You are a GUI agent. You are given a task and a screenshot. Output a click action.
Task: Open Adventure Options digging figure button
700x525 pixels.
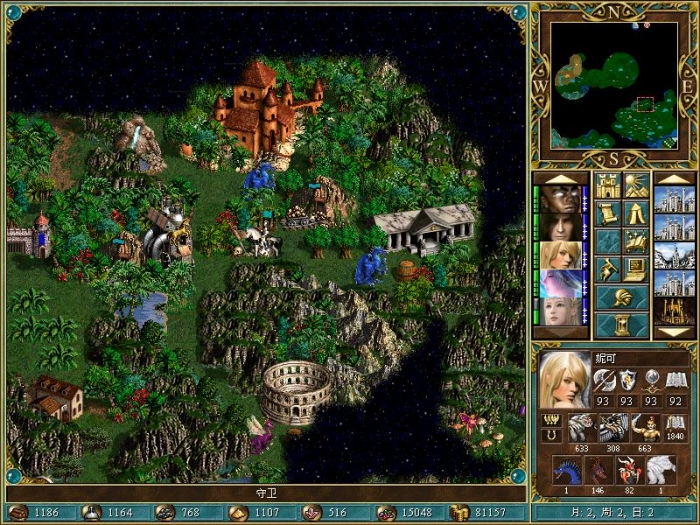point(608,269)
